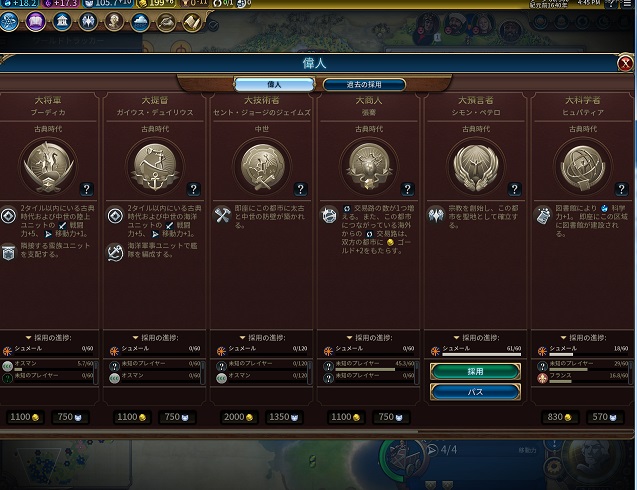This screenshot has width=637, height=490.
Task: Patronize the Great General with 750 faith
Action: pos(70,416)
